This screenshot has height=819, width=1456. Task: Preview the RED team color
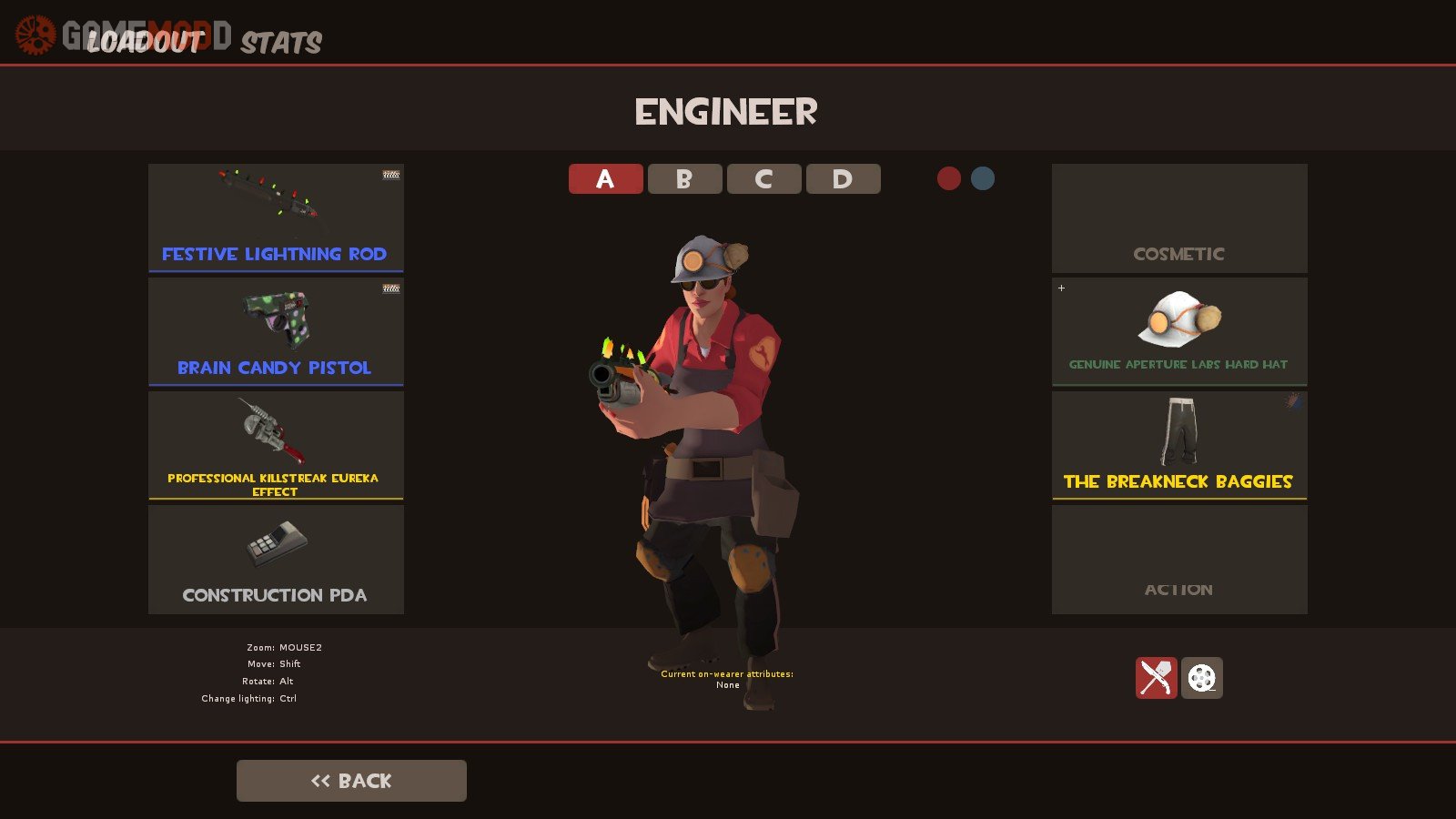tap(949, 178)
